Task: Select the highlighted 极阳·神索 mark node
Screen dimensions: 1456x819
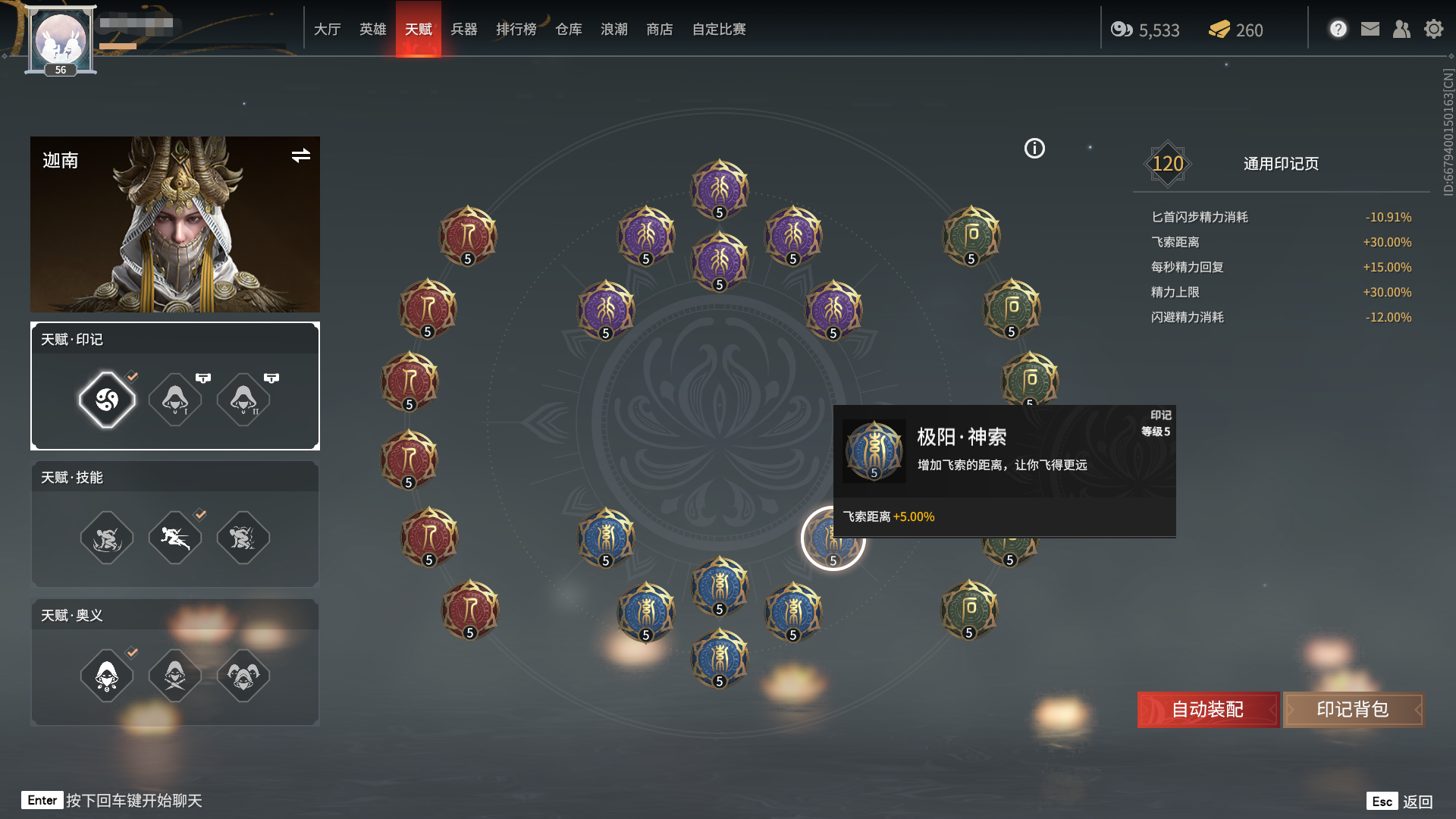Action: [834, 538]
